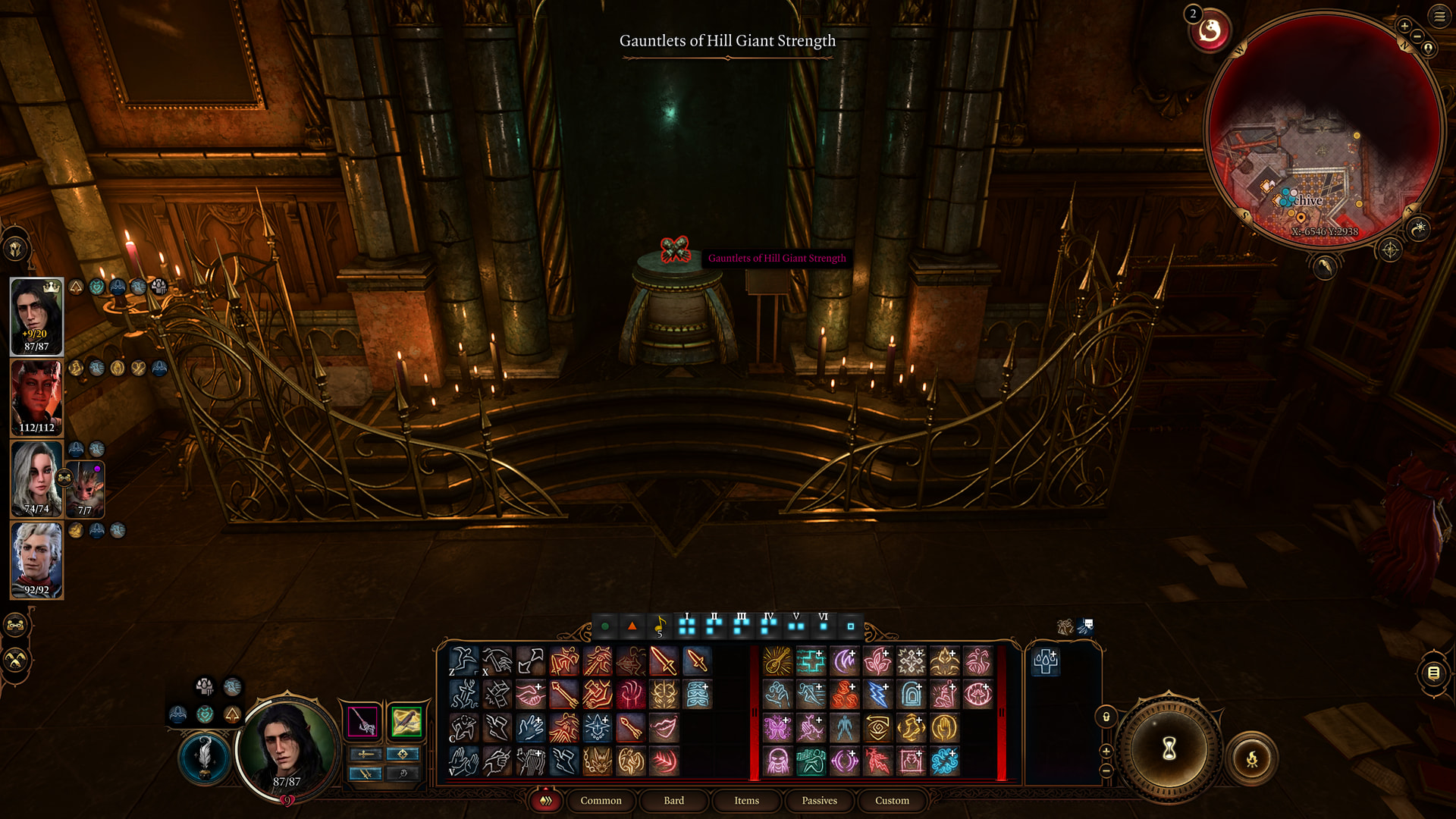Use the glowing red sword attack

tap(664, 661)
